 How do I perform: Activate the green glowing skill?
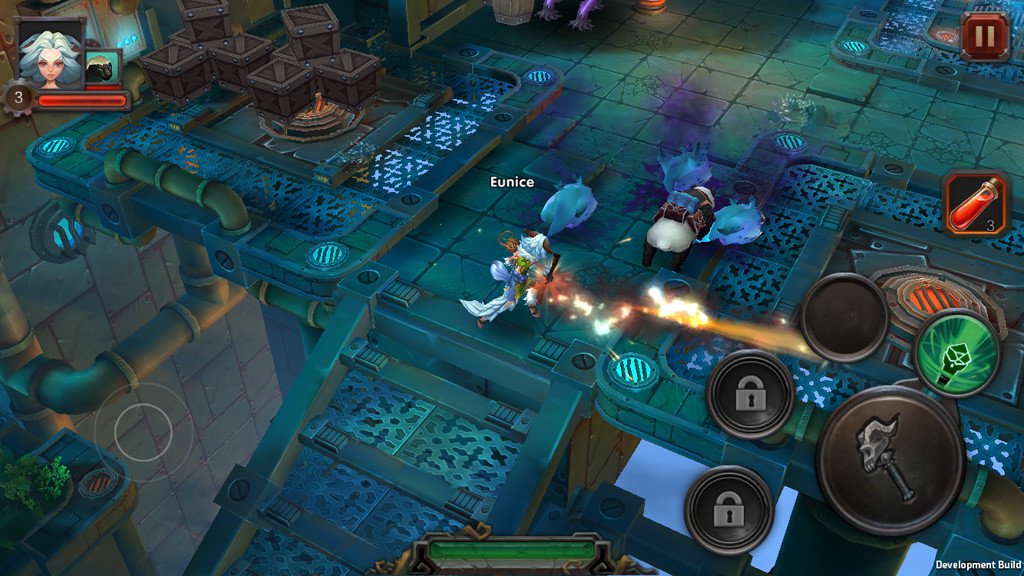pyautogui.click(x=957, y=352)
